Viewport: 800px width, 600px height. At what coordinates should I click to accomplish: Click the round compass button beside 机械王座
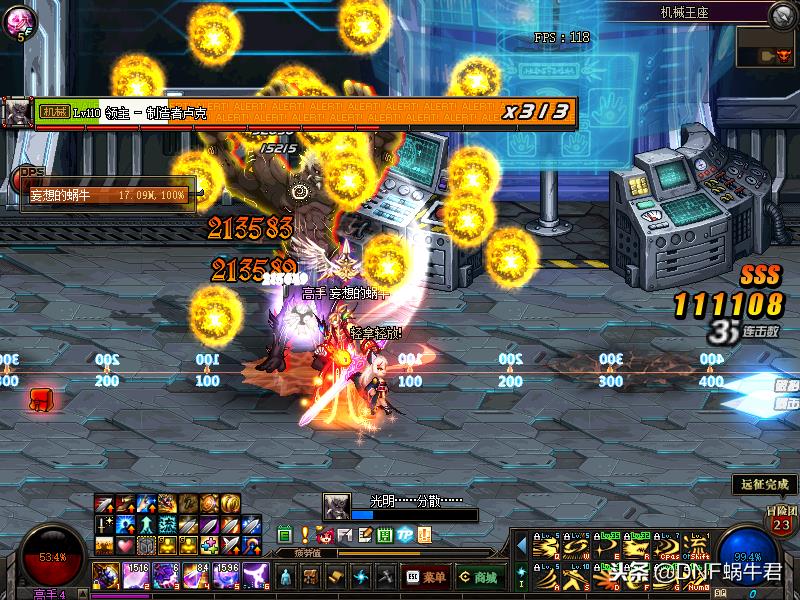click(x=783, y=14)
